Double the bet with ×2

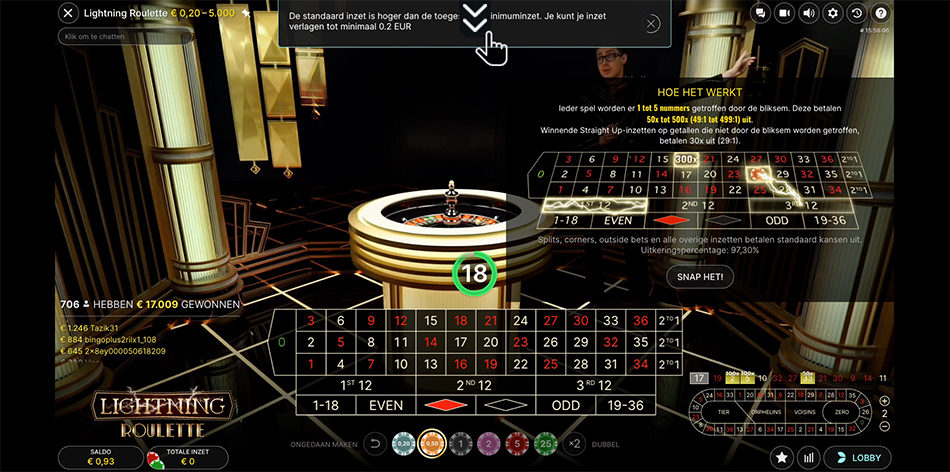(x=574, y=443)
